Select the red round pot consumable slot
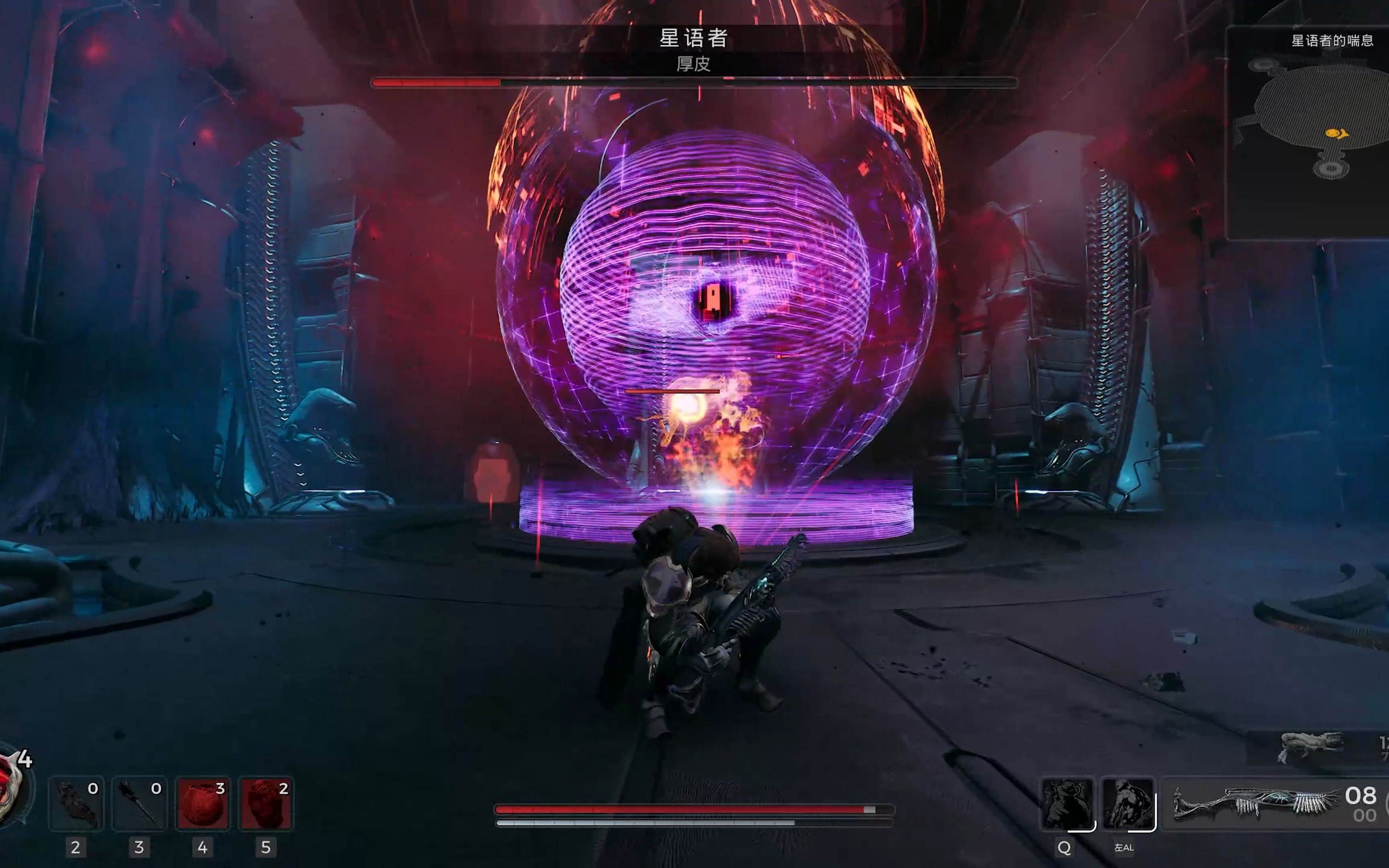The height and width of the screenshot is (868, 1389). (x=202, y=804)
